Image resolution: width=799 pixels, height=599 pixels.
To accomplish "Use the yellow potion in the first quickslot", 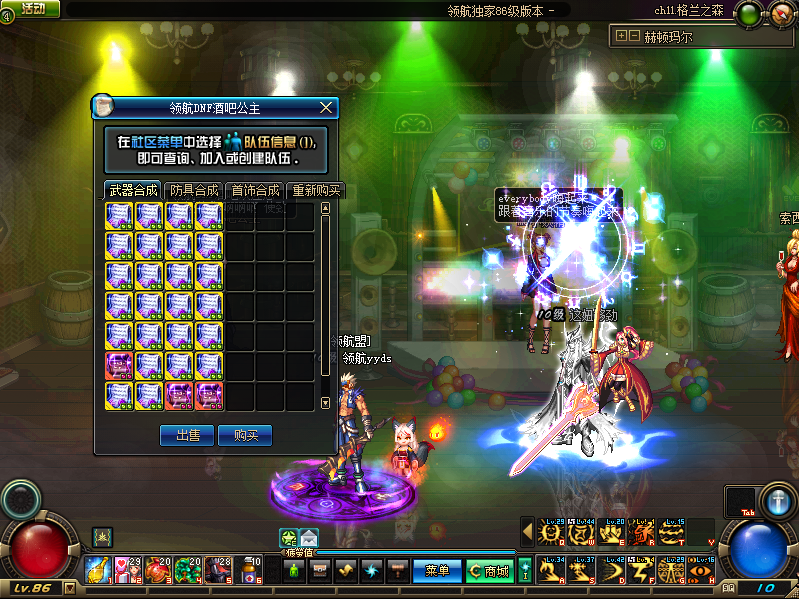I will click(98, 570).
